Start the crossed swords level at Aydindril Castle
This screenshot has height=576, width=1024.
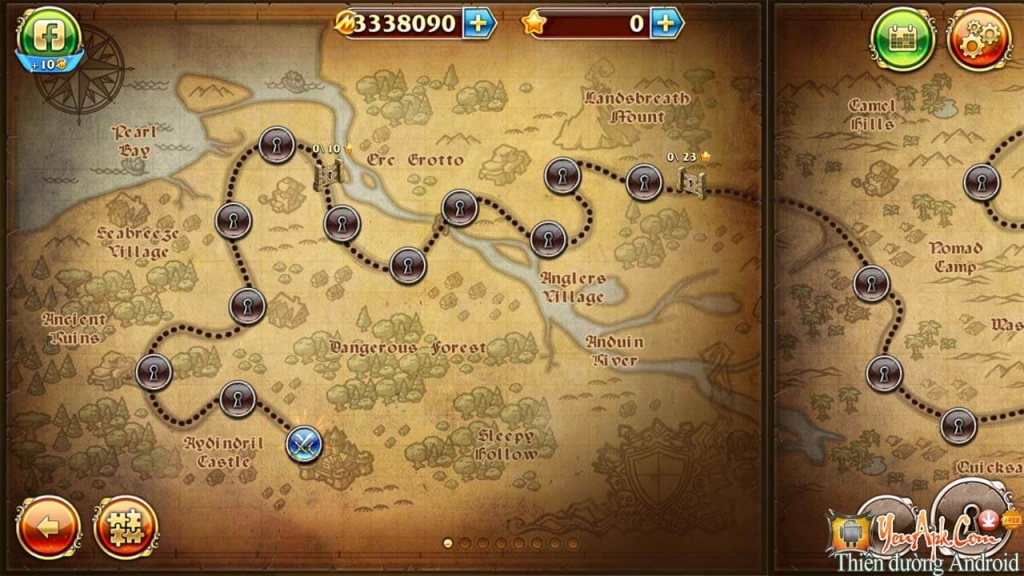coord(304,442)
